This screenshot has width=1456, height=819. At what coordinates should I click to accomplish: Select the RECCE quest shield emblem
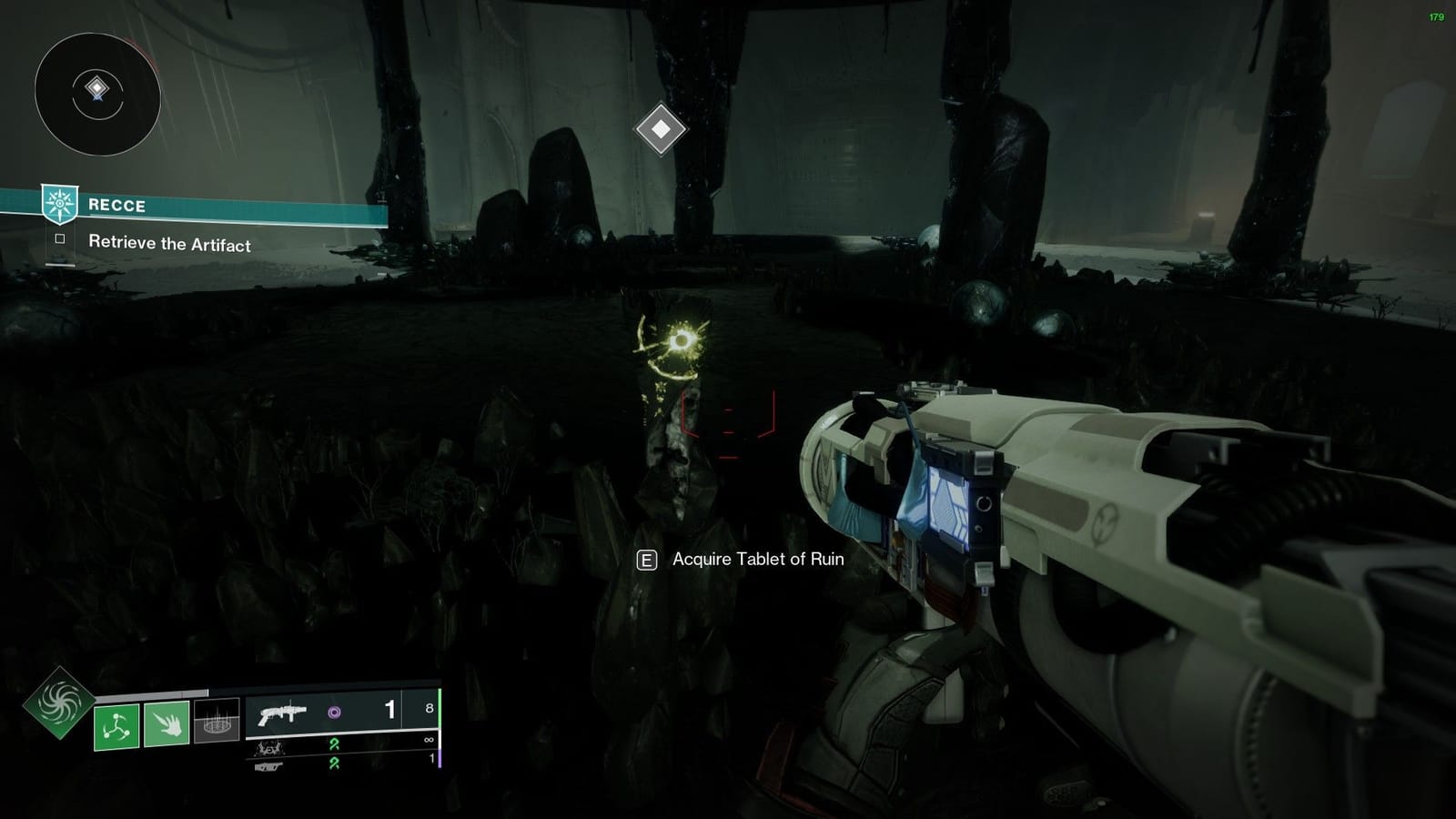point(60,204)
